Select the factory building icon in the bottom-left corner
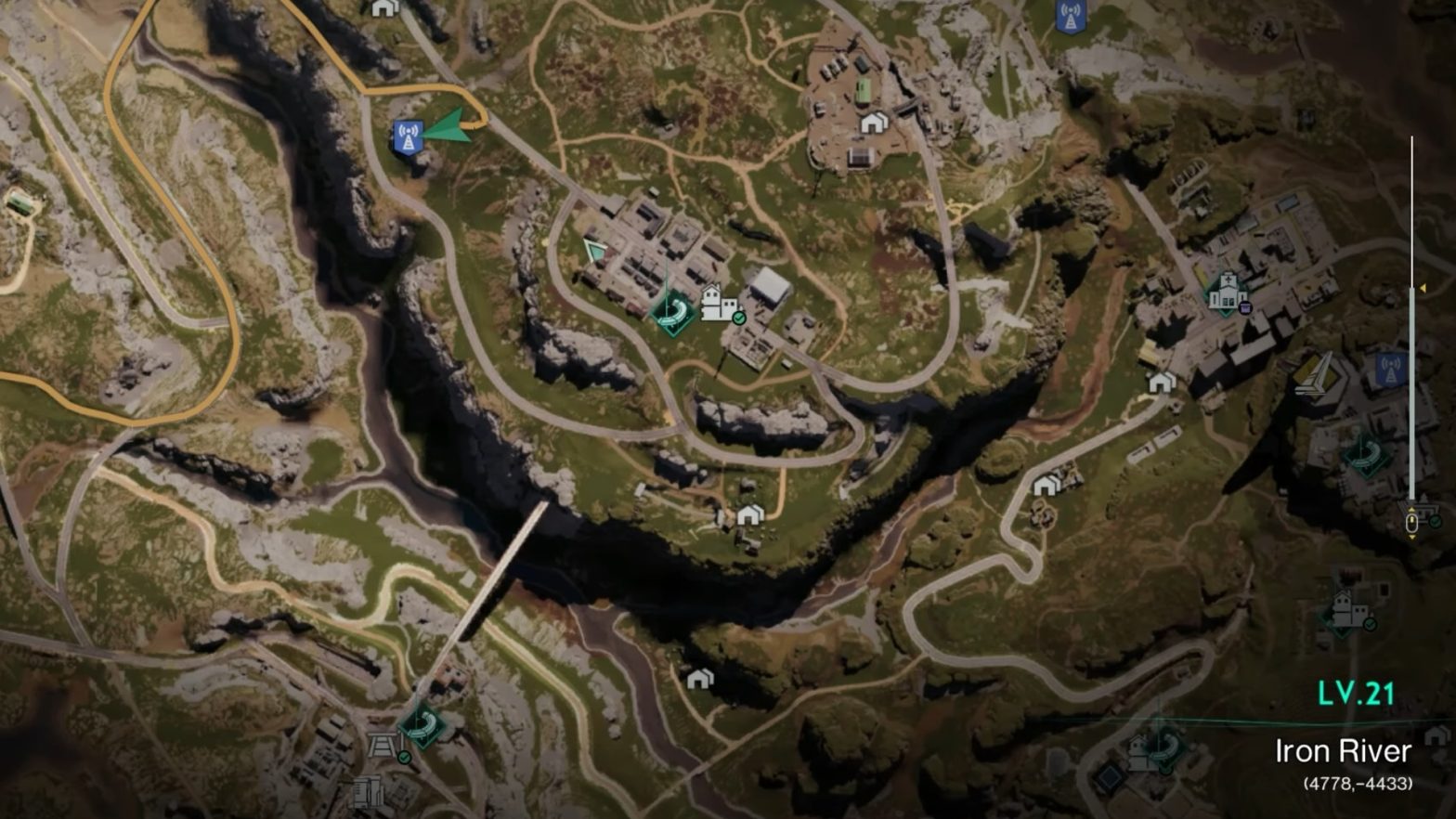The image size is (1456, 819). click(x=370, y=794)
